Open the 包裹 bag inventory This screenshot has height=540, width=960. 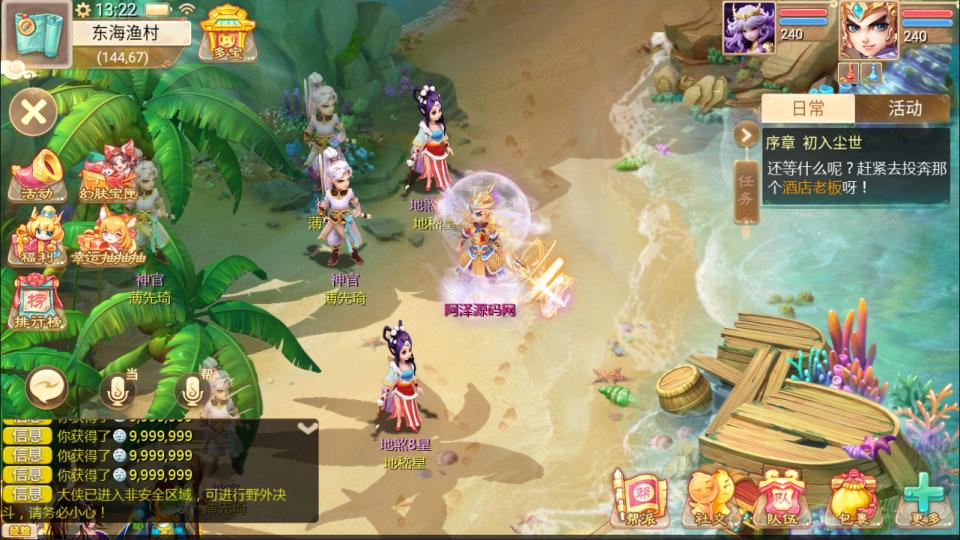pos(849,500)
